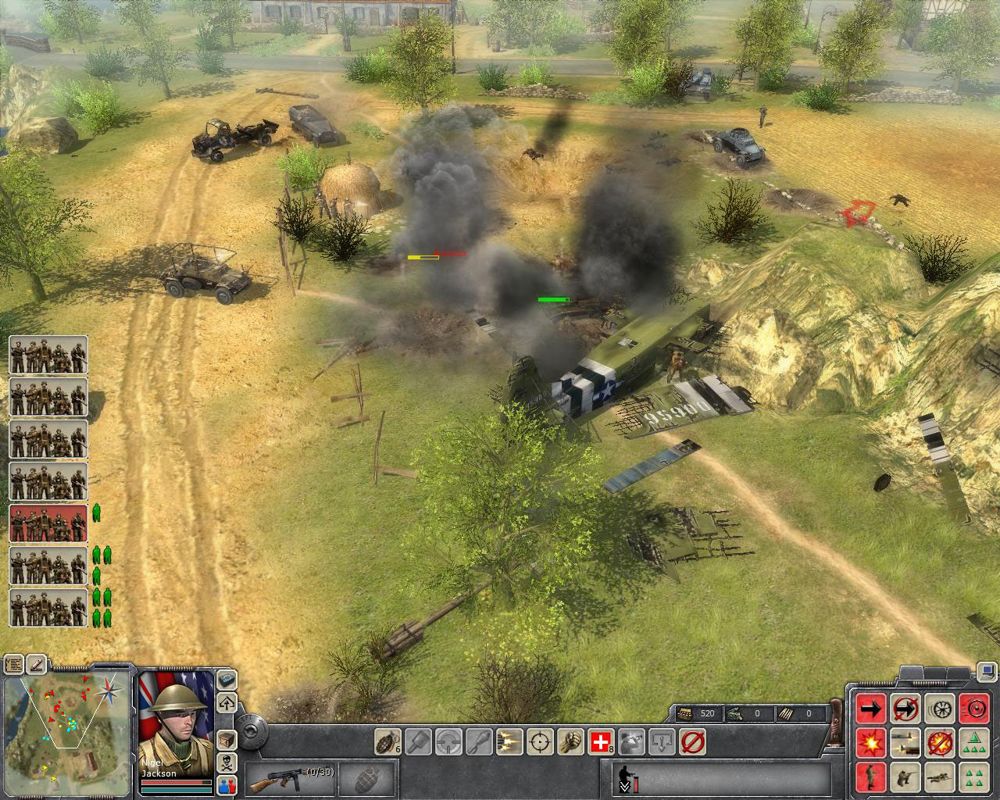This screenshot has width=1000, height=800.
Task: Click the skull and crossbones button
Action: 227,761
